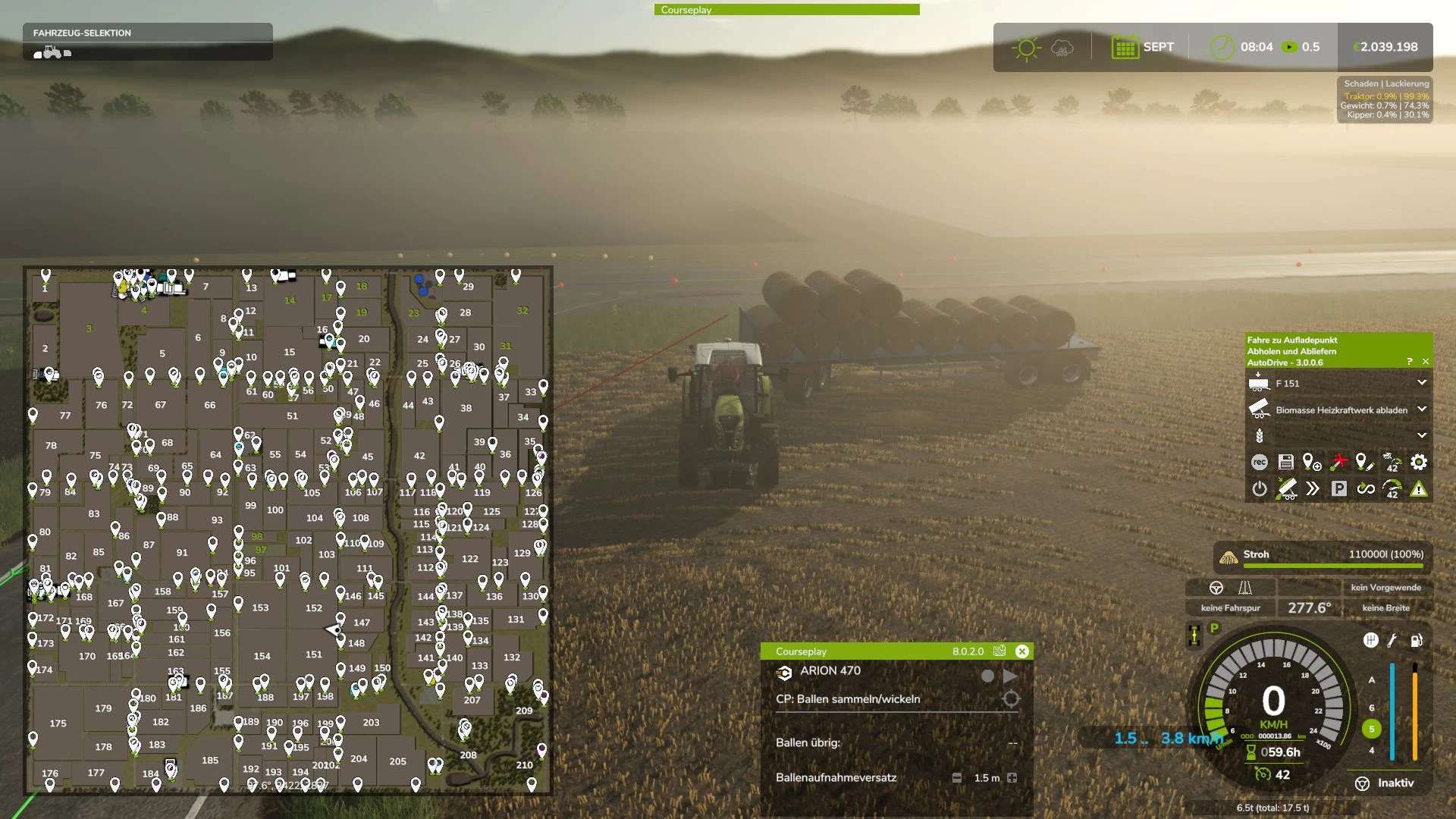The image size is (1456, 819).
Task: Click the edit-destination marker icon in AutoDrive
Action: click(x=1363, y=463)
